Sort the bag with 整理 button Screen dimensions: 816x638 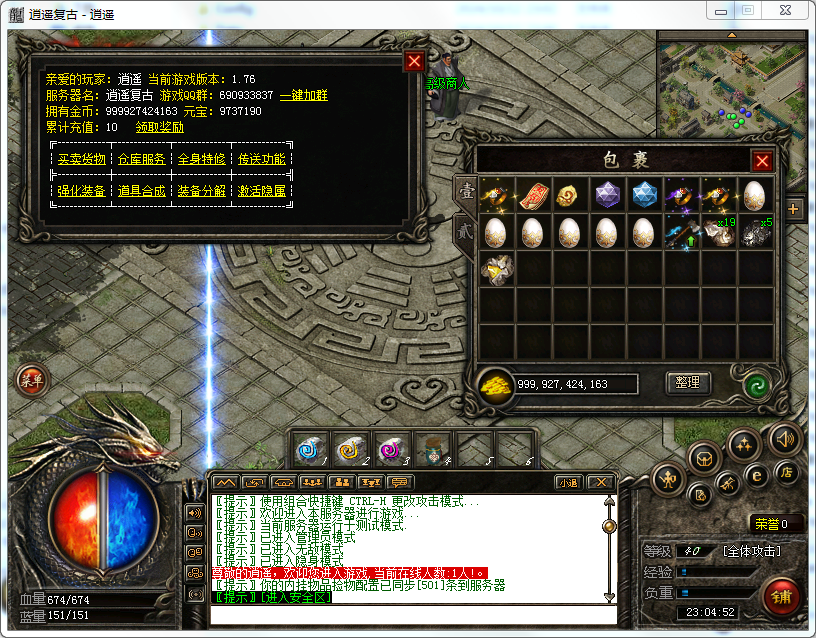688,383
